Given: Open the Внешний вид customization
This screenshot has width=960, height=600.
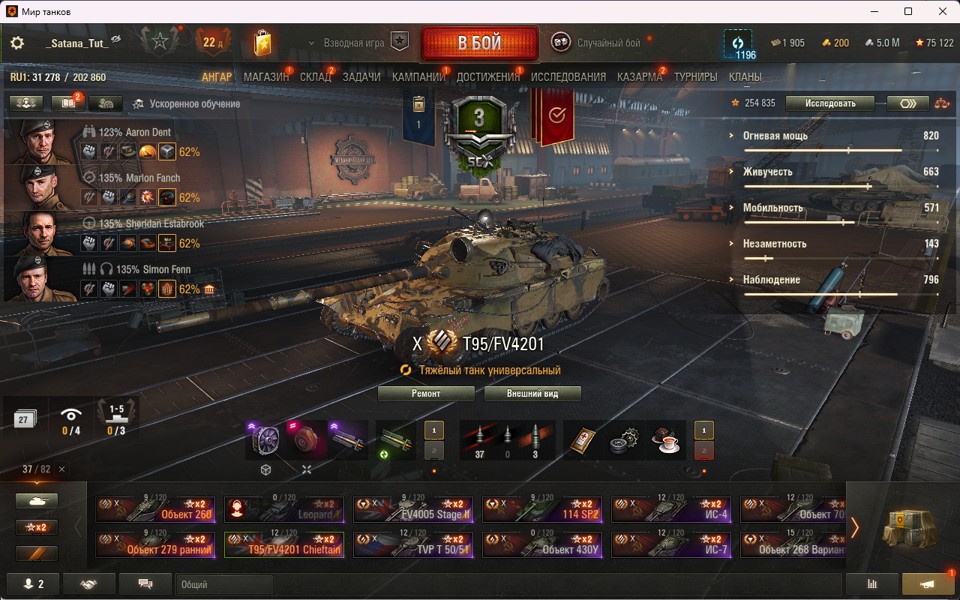Looking at the screenshot, I should click(532, 394).
